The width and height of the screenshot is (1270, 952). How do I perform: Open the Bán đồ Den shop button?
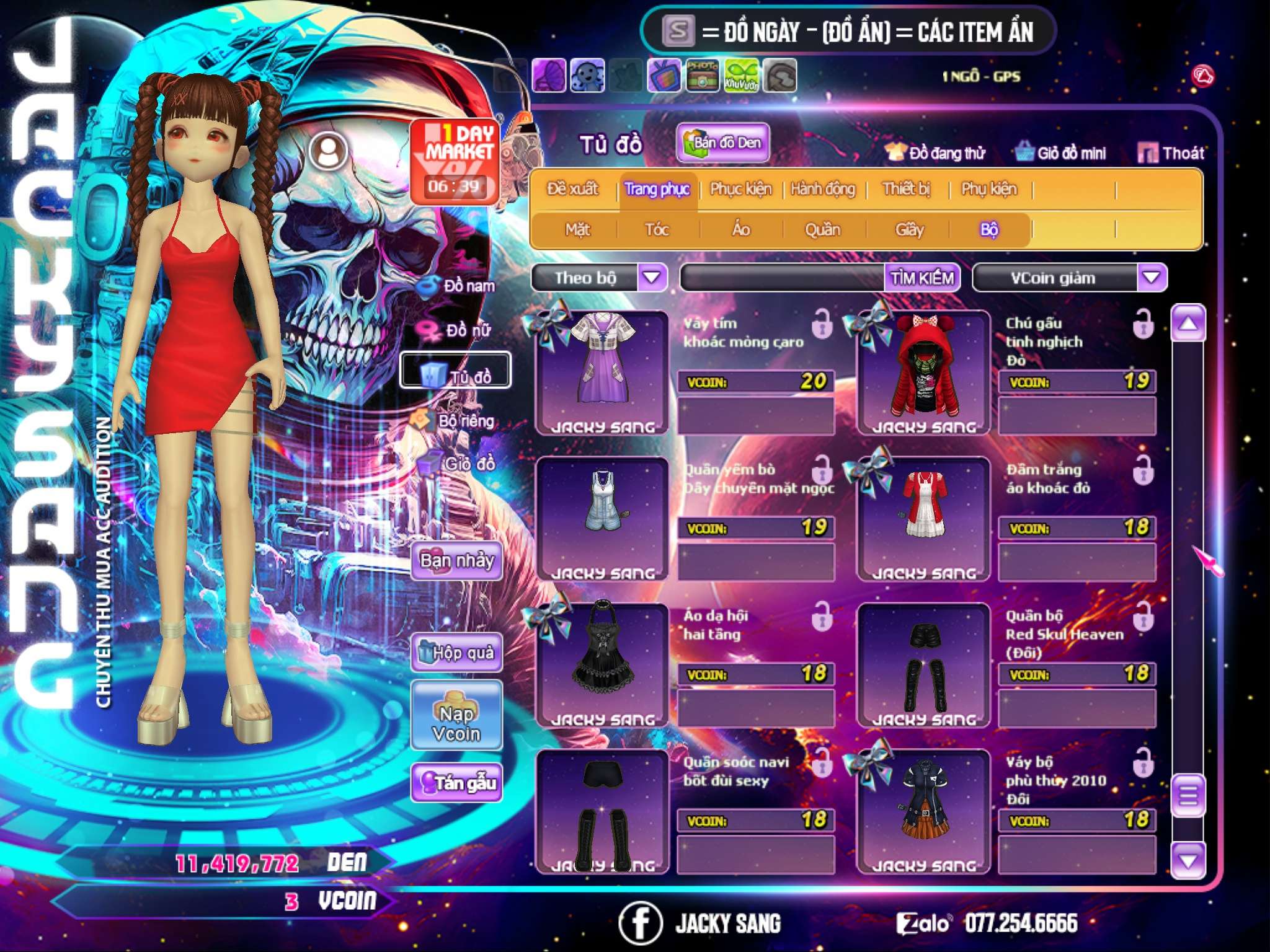pyautogui.click(x=722, y=143)
